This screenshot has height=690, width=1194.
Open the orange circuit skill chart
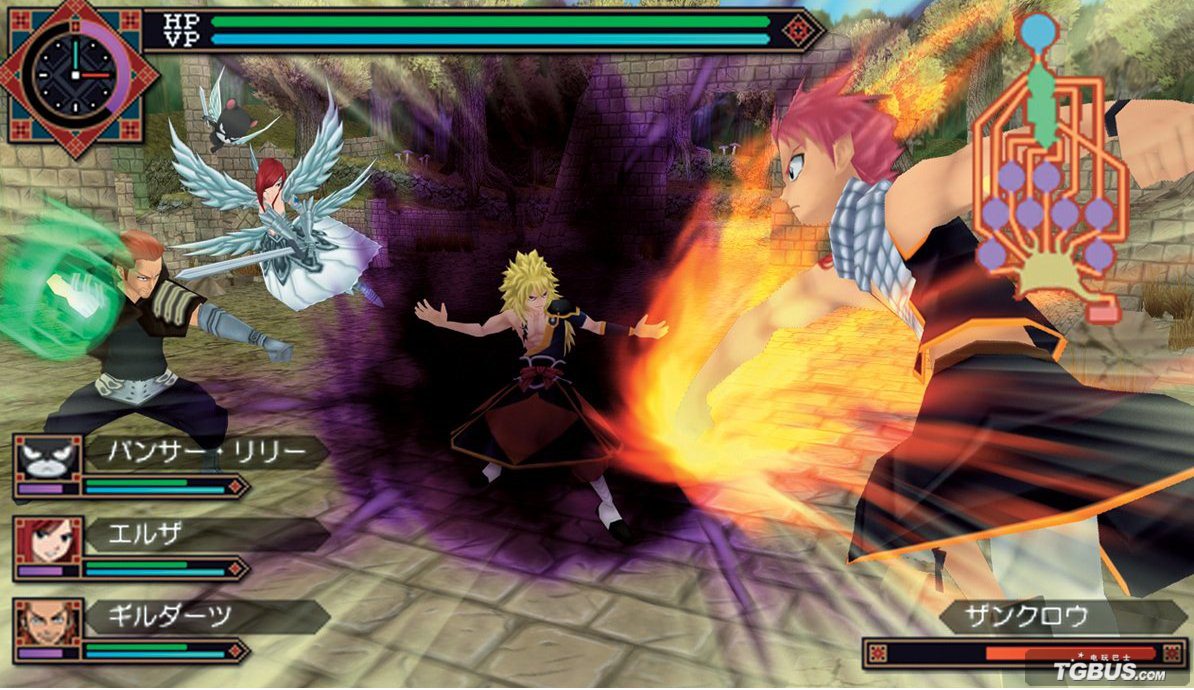[1045, 180]
